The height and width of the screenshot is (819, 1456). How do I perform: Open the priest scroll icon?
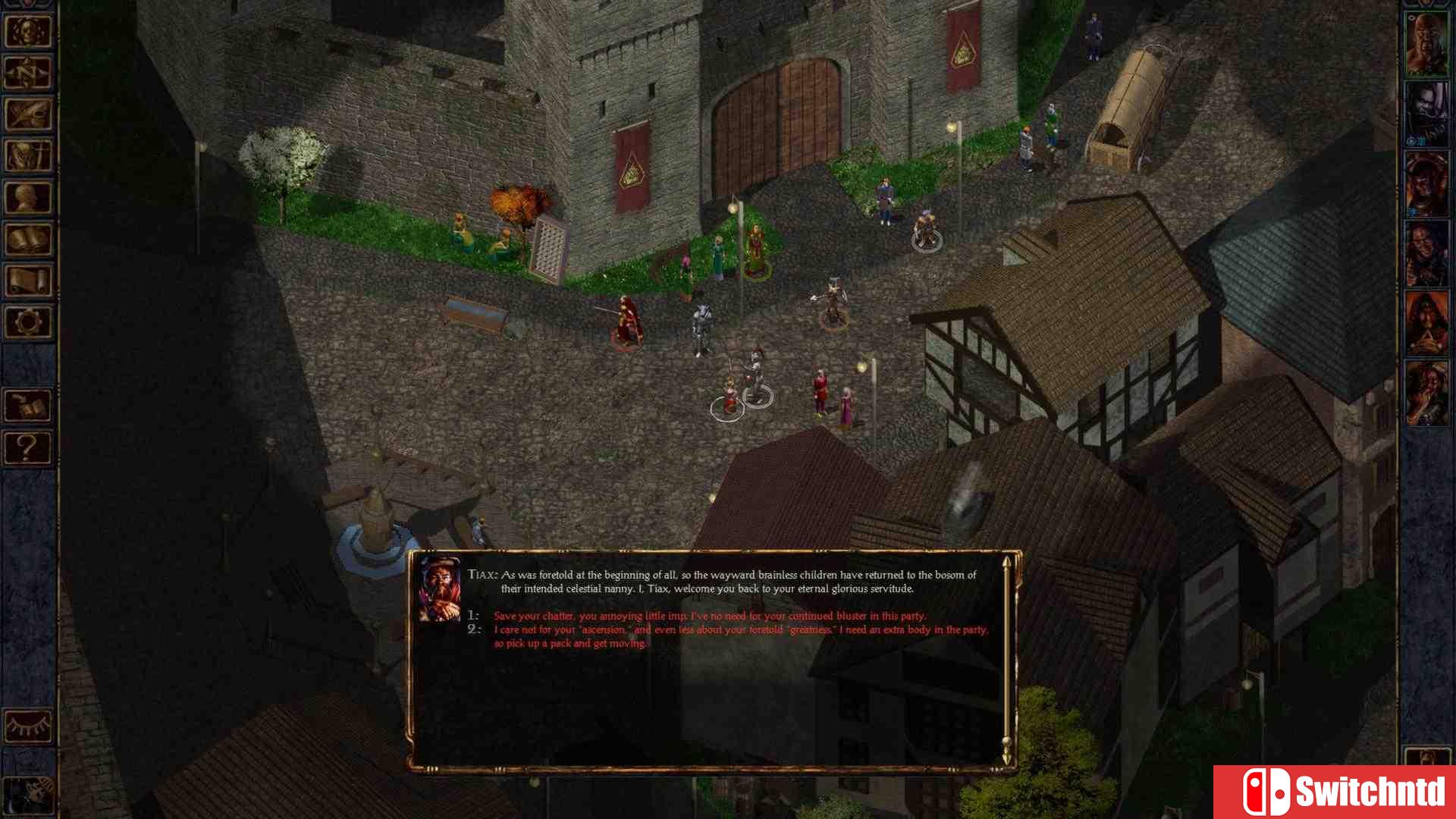pyautogui.click(x=28, y=282)
